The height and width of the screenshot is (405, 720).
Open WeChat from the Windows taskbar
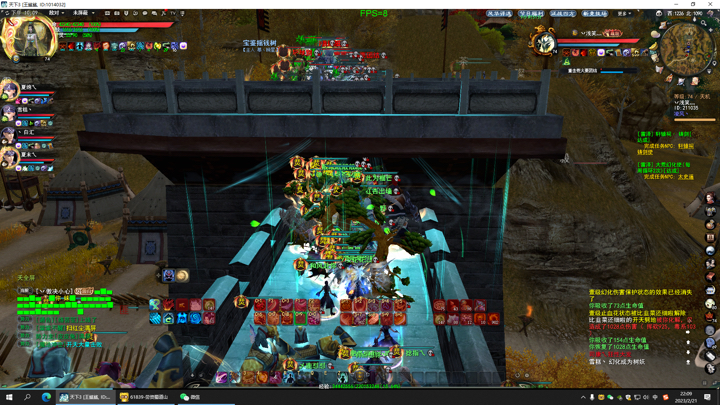(190, 397)
